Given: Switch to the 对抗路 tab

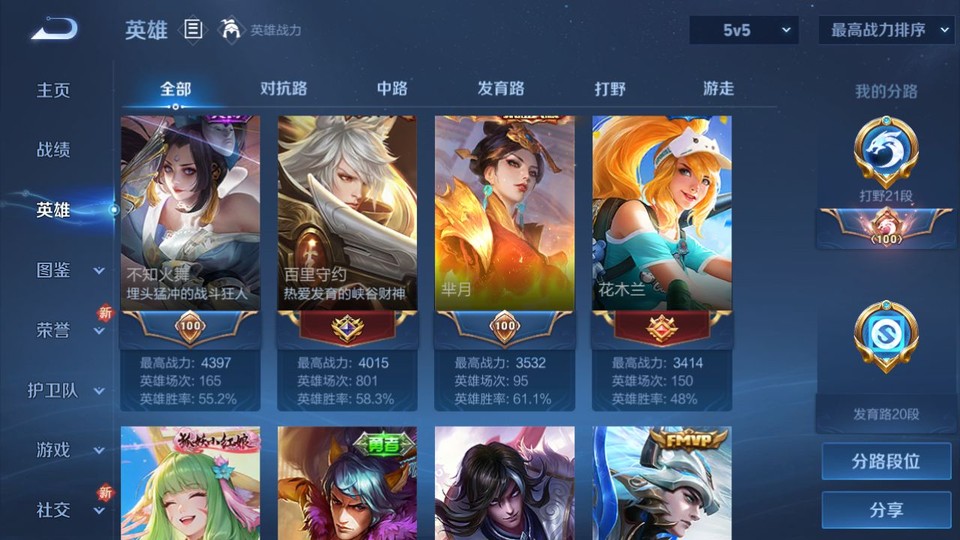Looking at the screenshot, I should tap(283, 89).
